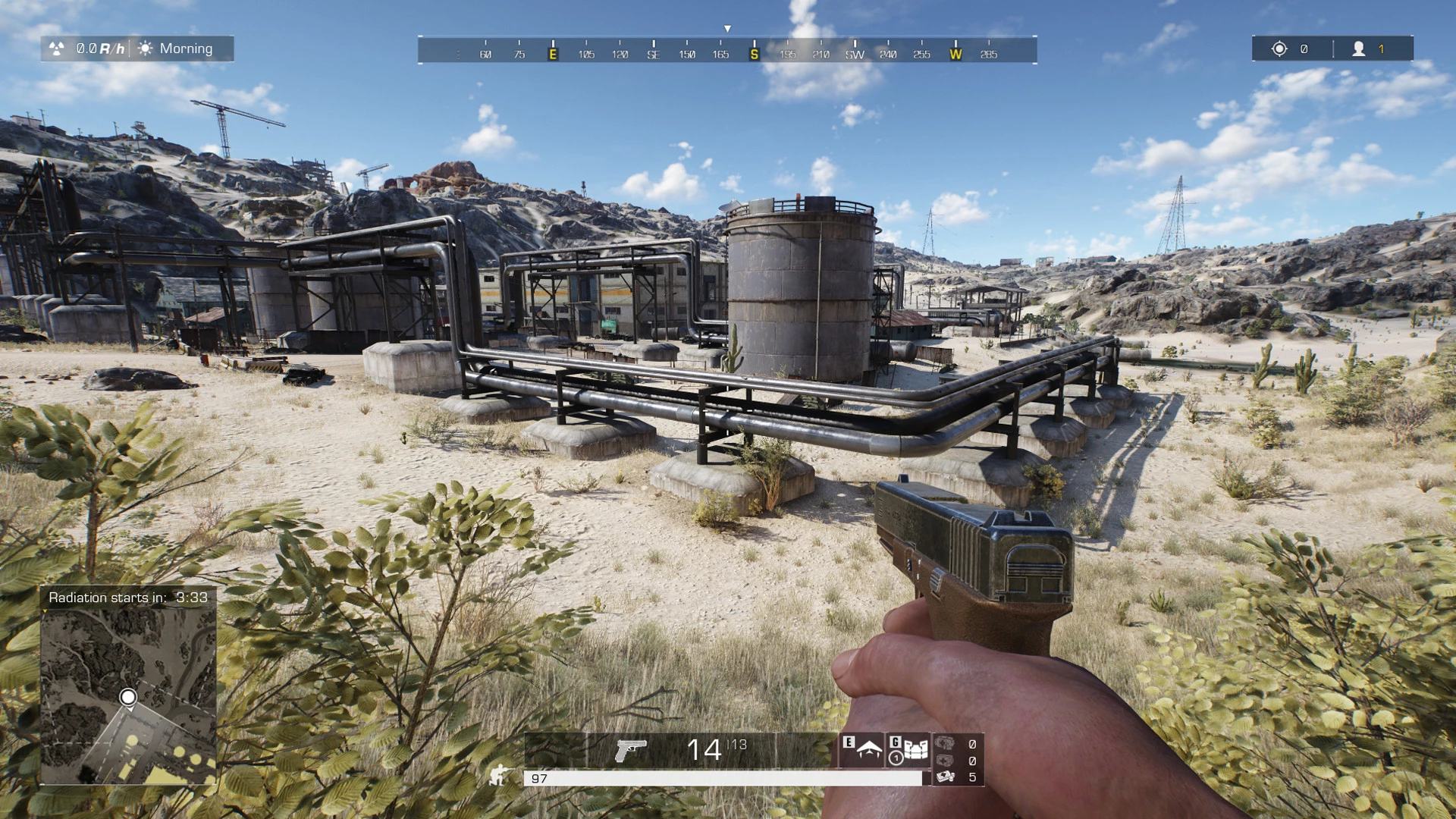The image size is (1456, 819).
Task: Click the radiation hazard icon
Action: [57, 49]
